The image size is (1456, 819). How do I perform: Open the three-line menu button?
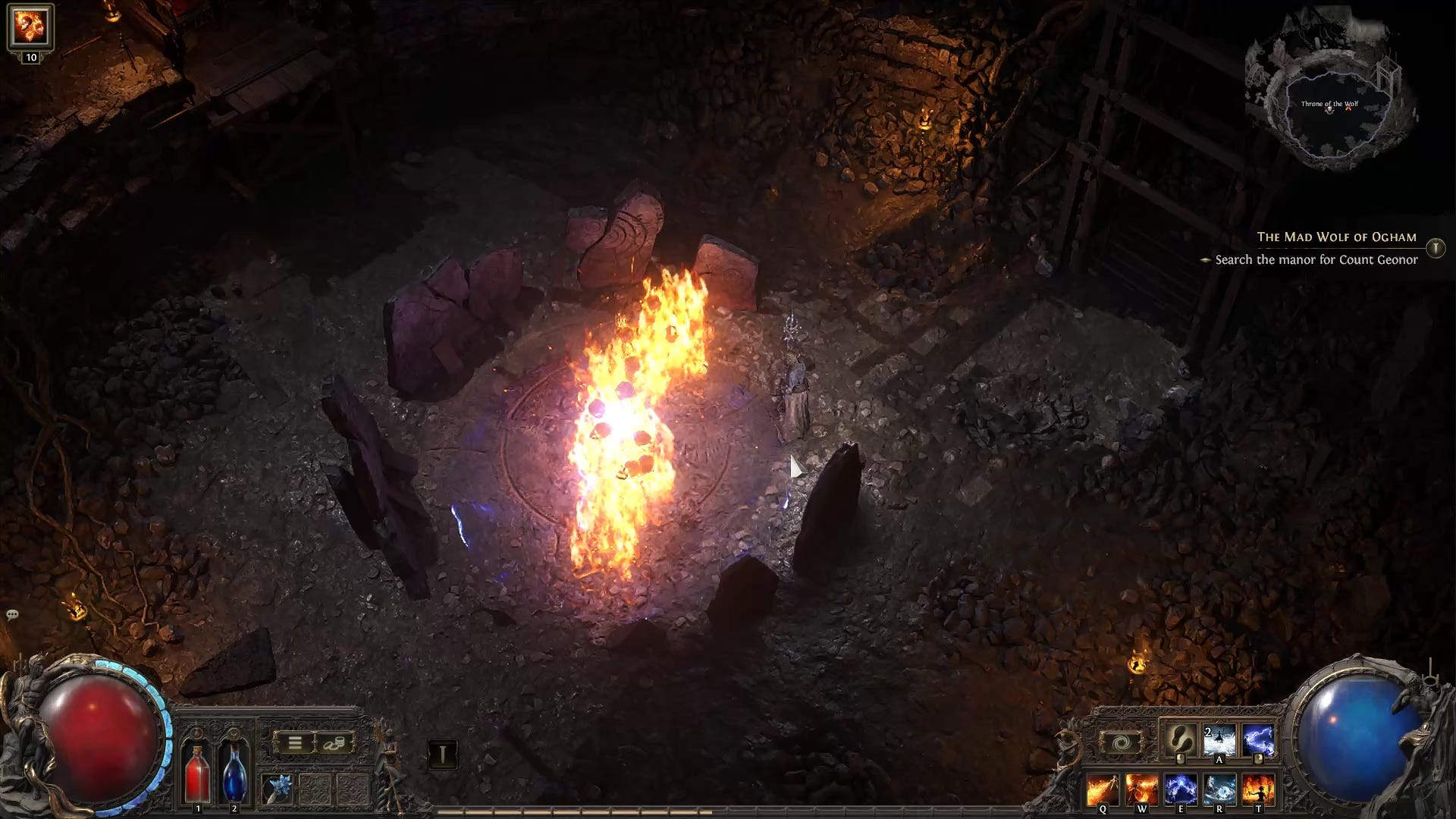[x=294, y=743]
